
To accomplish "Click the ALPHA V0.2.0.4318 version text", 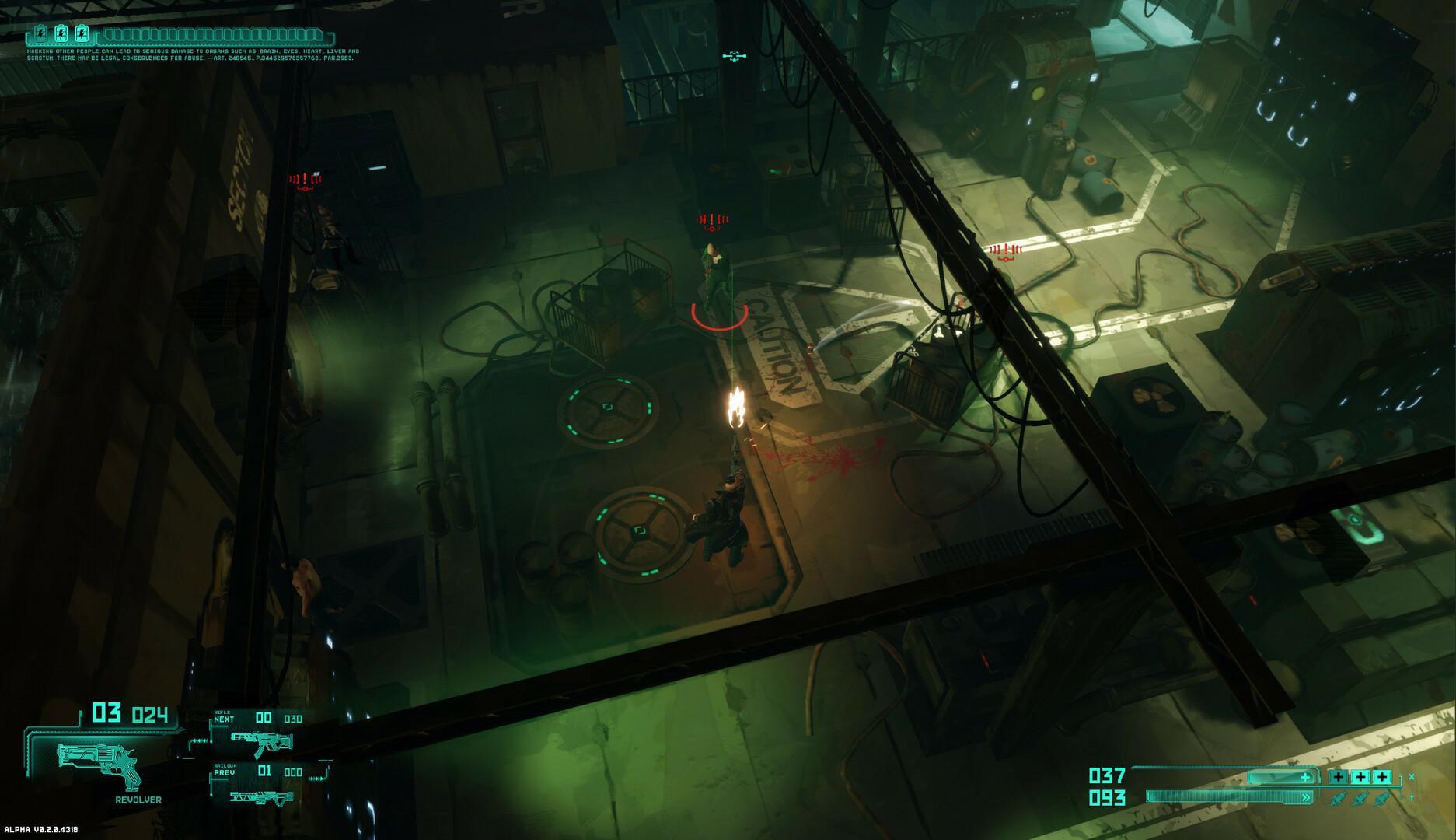I will pyautogui.click(x=41, y=829).
